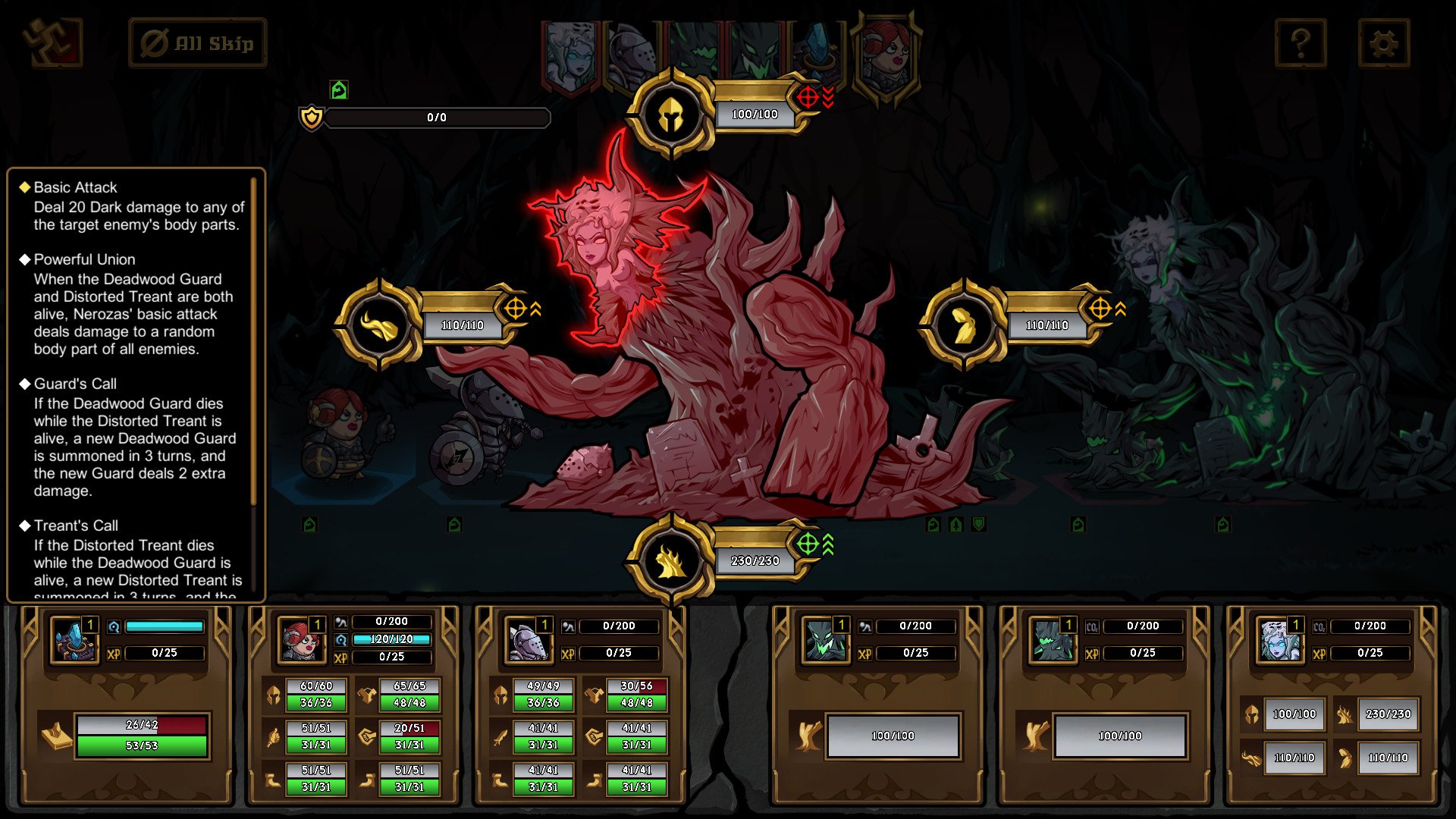Click the scrollbar on the skill description panel
The width and height of the screenshot is (1456, 819).
pos(254,341)
